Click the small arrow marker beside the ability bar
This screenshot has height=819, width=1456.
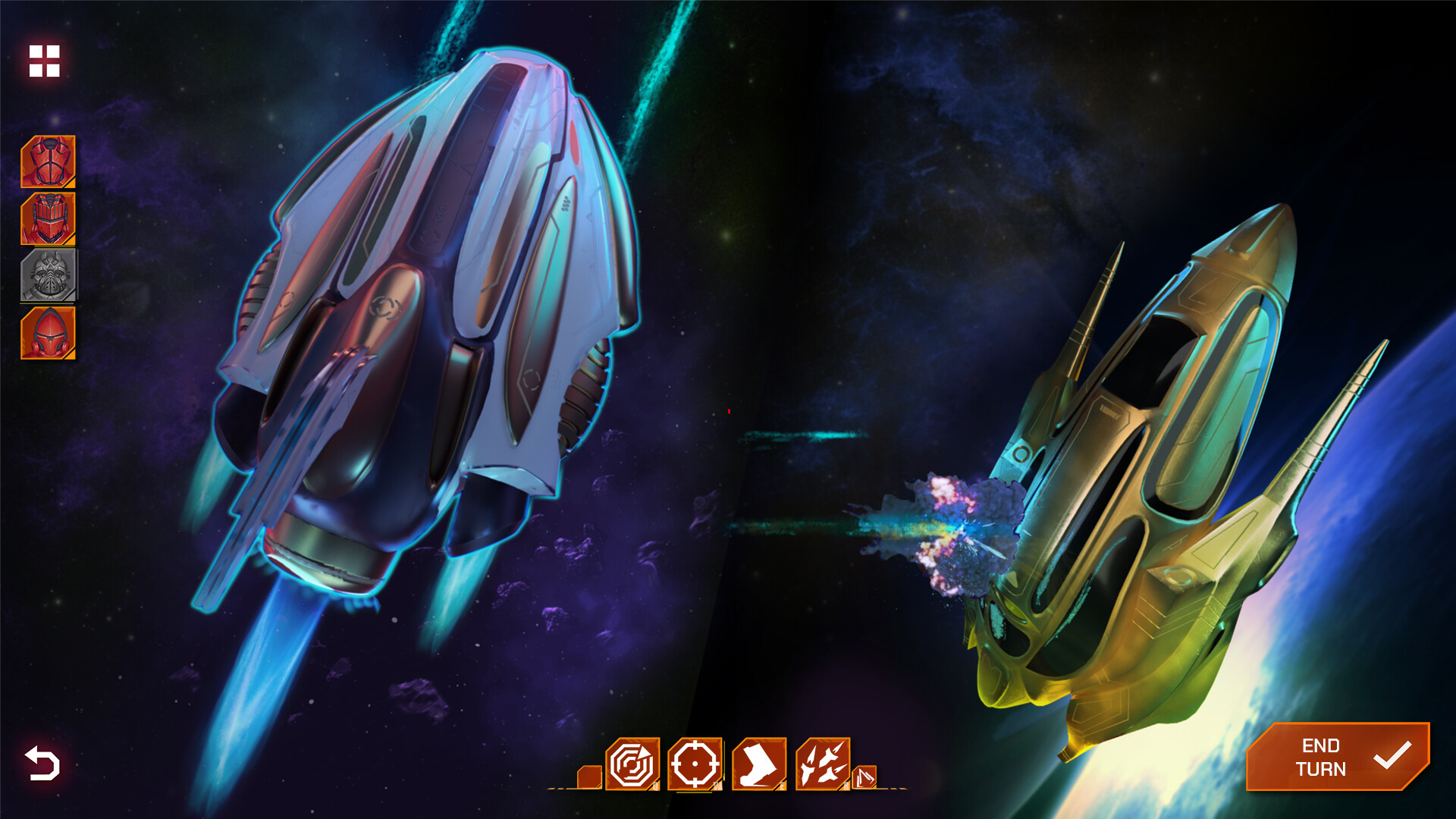(864, 777)
